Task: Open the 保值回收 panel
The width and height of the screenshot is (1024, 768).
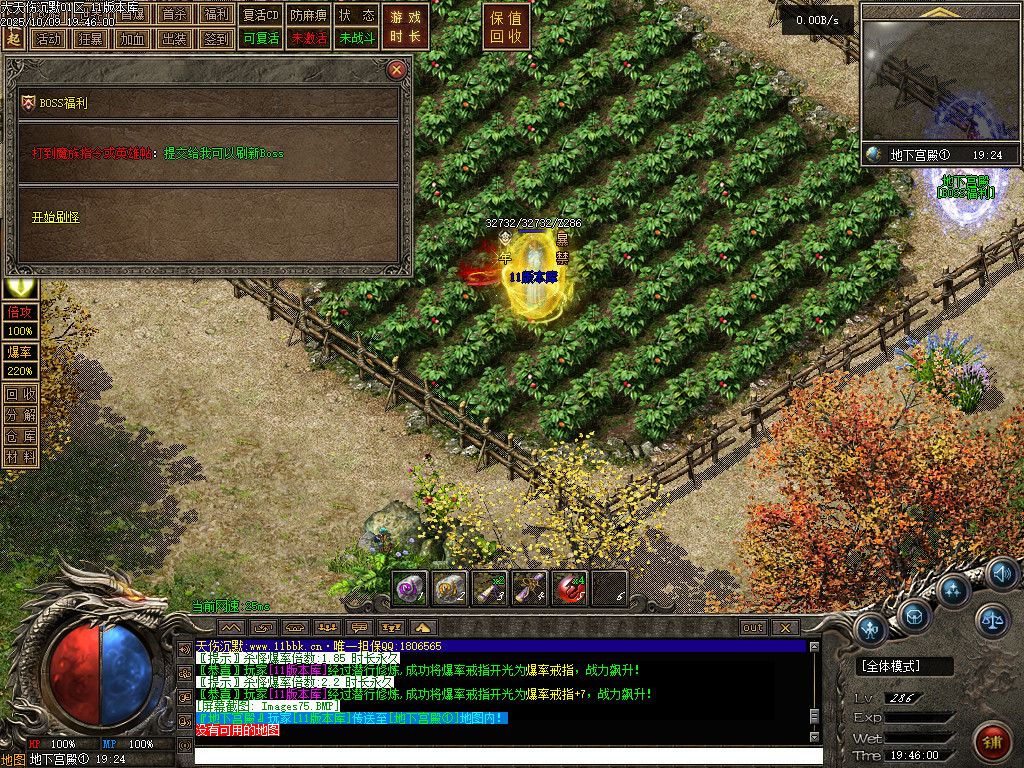Action: point(506,27)
